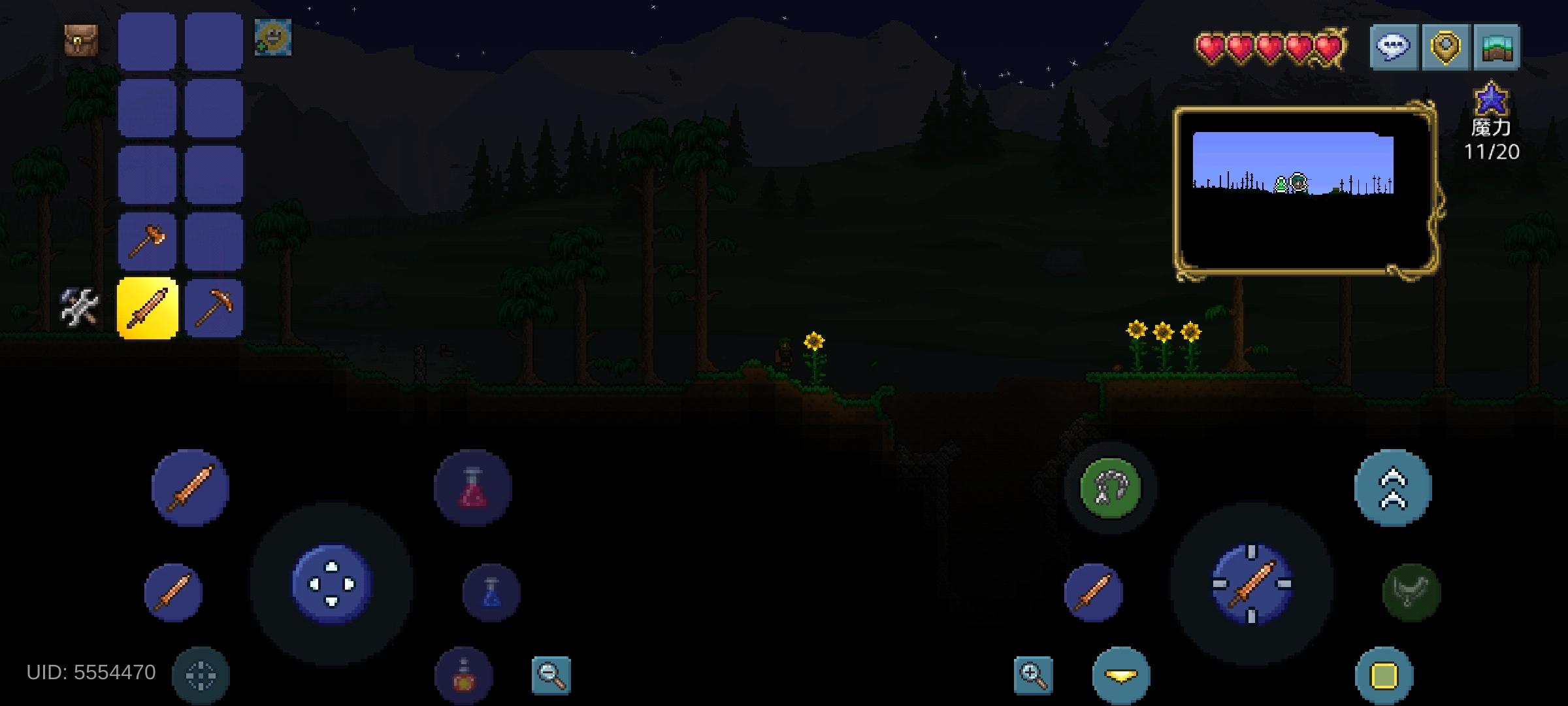This screenshot has width=1568, height=706.
Task: Tap the smiley emote icon beside the hotbar
Action: (273, 41)
